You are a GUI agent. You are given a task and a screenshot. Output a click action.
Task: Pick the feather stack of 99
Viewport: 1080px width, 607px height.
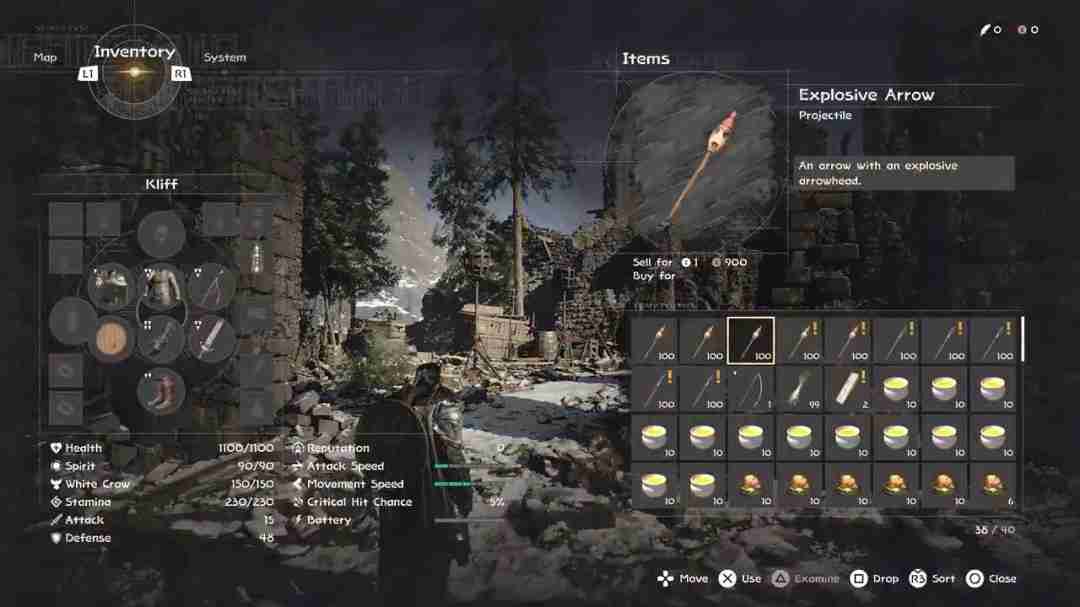point(799,388)
